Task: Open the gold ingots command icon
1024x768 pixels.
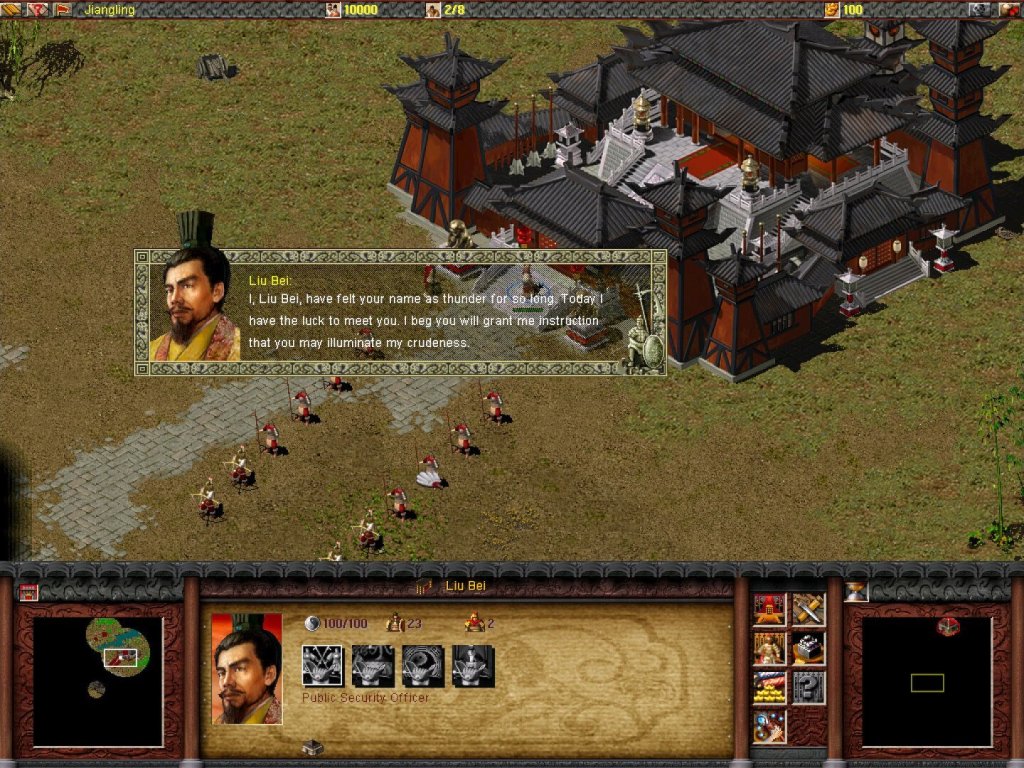Action: click(x=768, y=687)
